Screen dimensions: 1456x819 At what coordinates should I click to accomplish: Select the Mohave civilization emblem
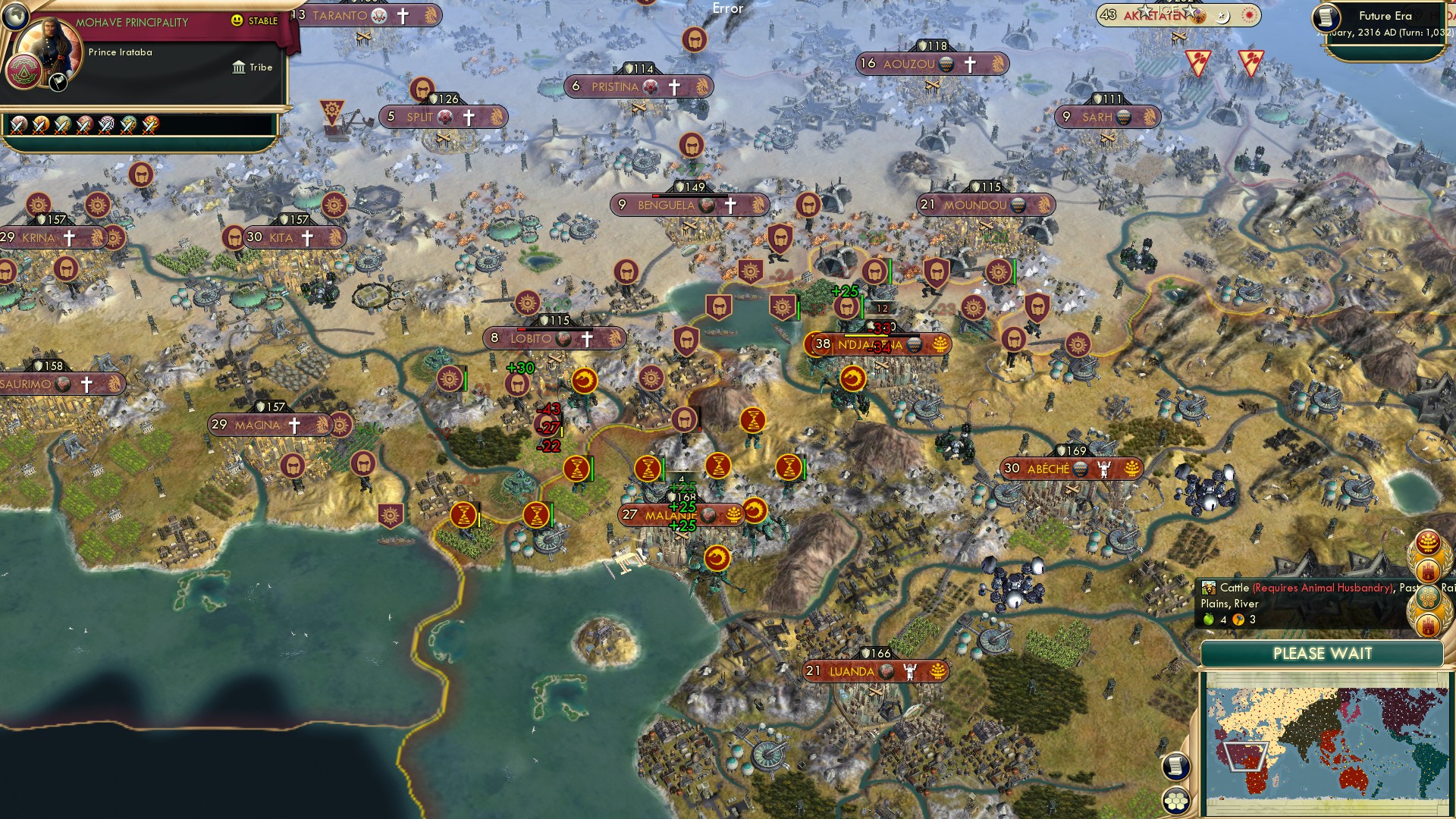(24, 71)
